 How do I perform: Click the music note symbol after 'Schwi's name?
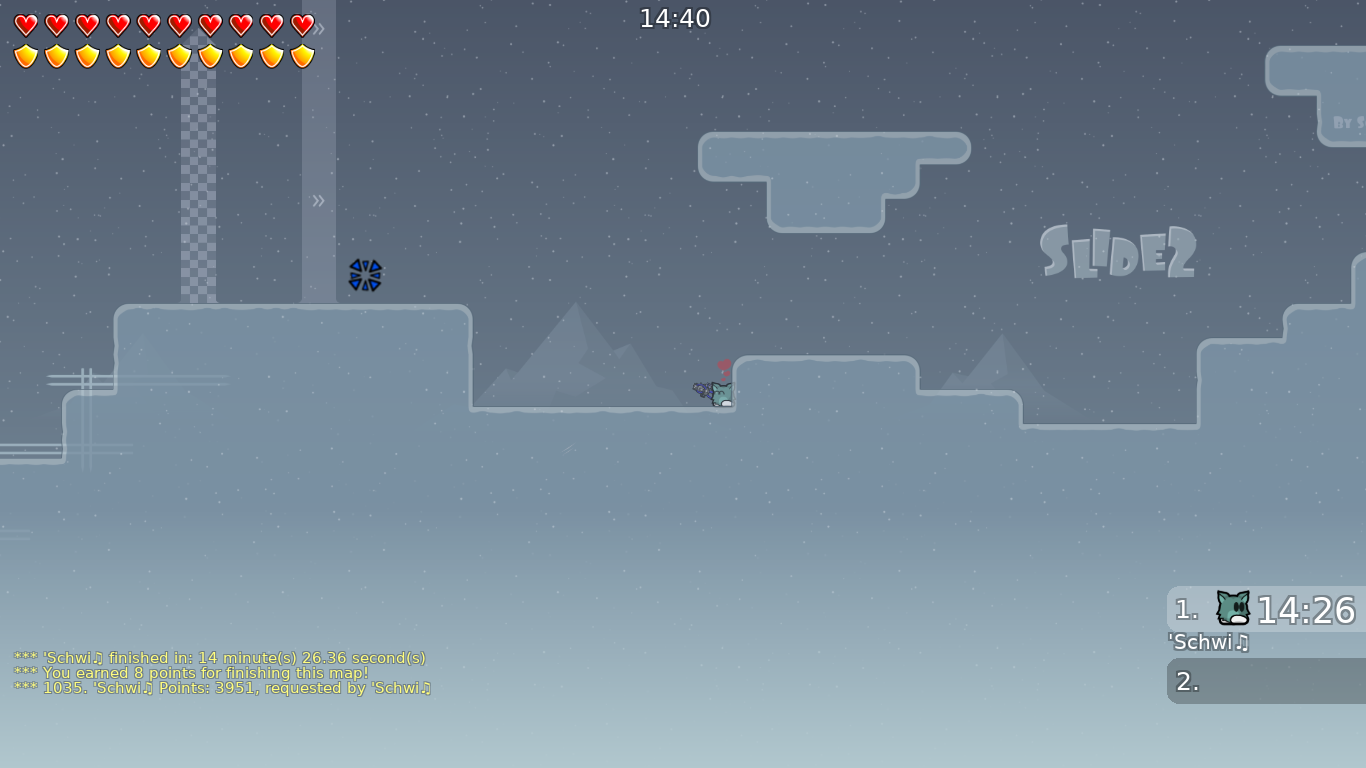pyautogui.click(x=1243, y=643)
